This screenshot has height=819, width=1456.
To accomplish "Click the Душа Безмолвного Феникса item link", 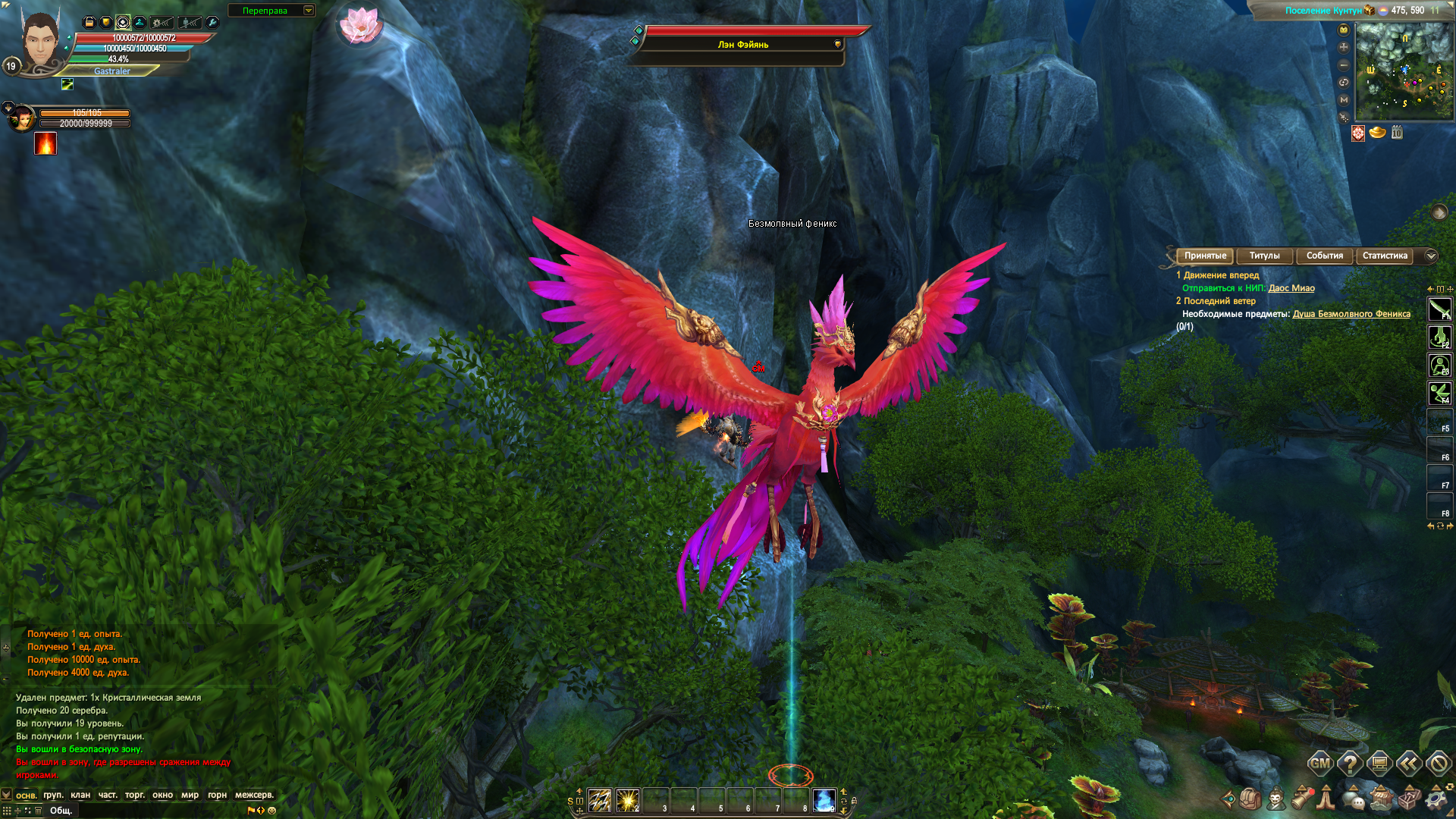I will click(1351, 314).
